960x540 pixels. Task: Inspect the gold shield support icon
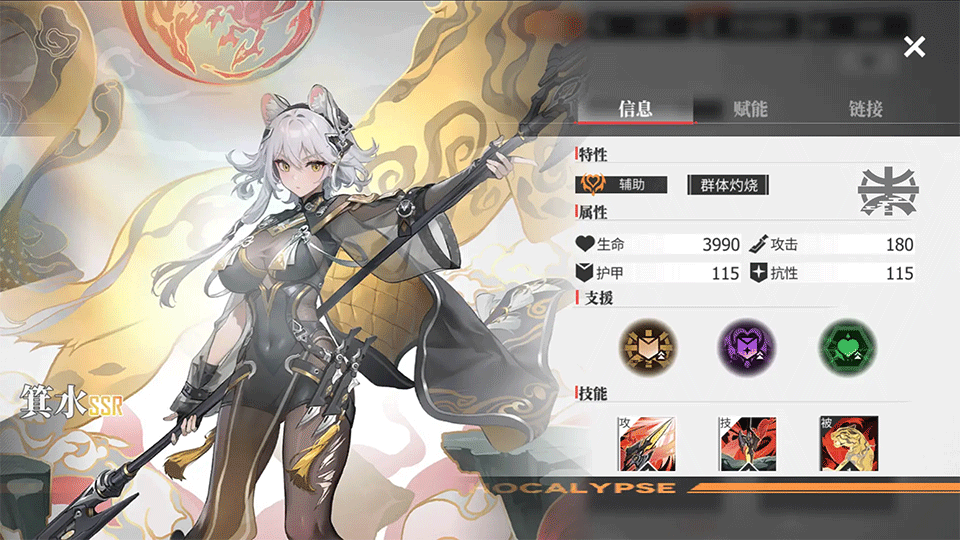click(646, 348)
